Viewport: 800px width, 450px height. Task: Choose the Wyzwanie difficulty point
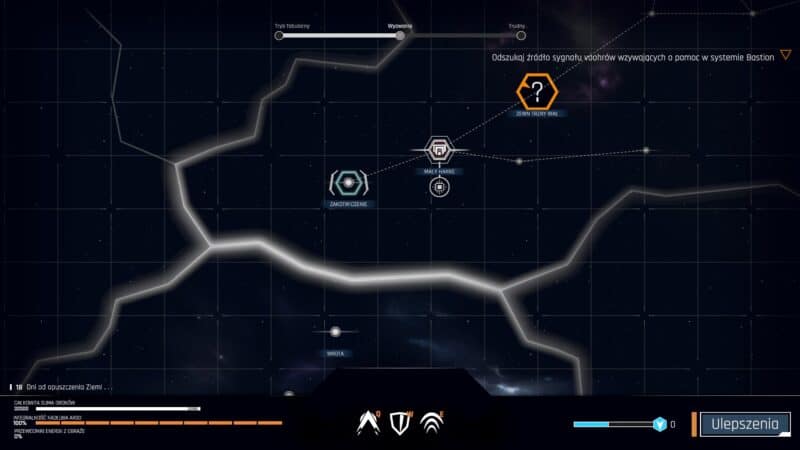point(400,36)
